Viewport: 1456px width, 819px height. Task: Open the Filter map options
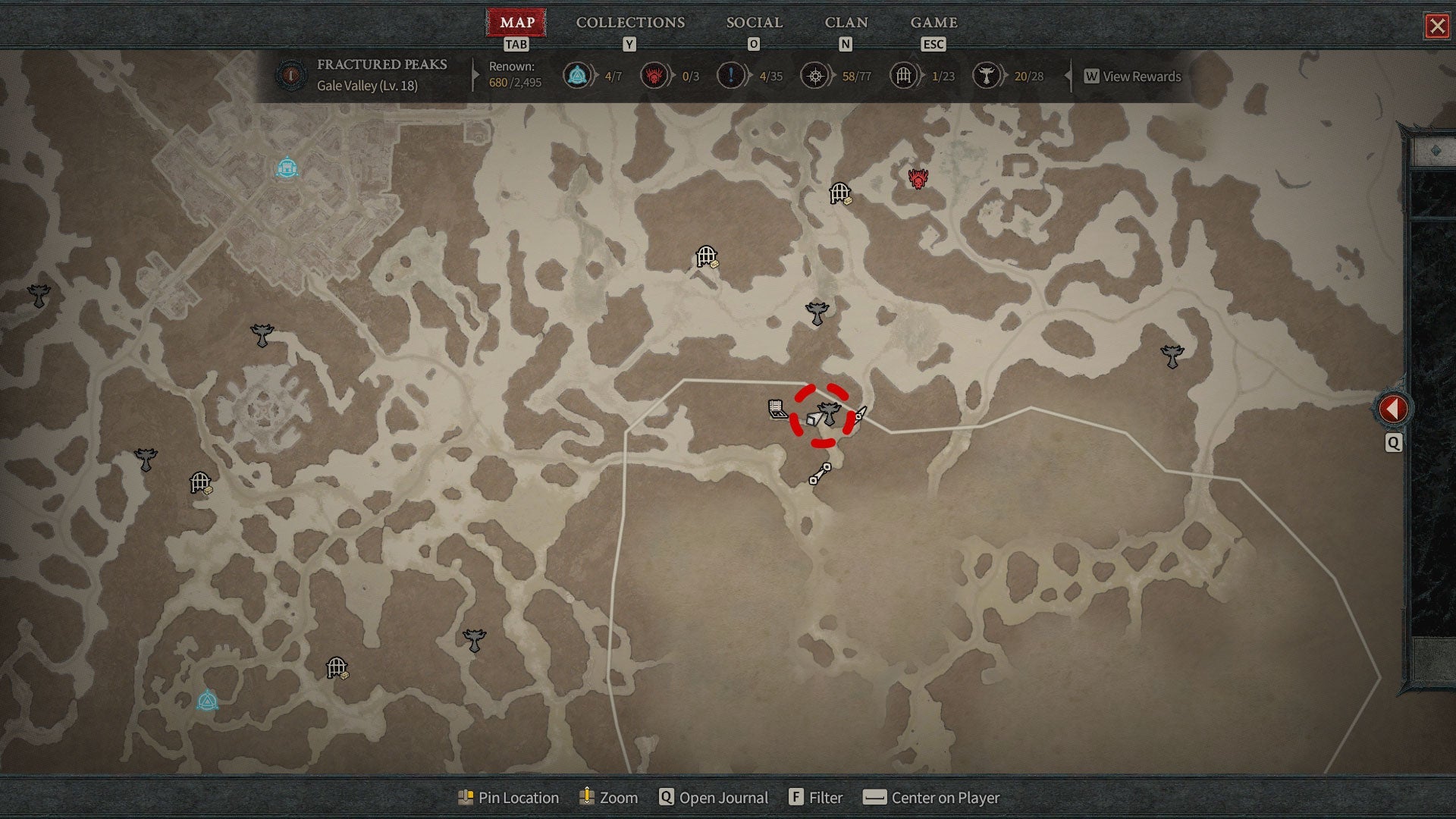point(816,798)
